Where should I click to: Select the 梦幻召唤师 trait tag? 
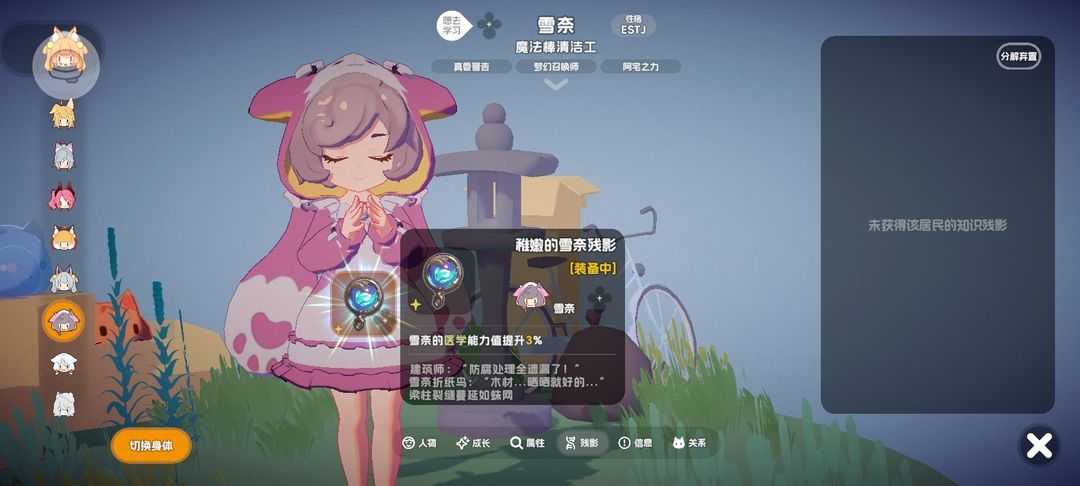coord(556,67)
